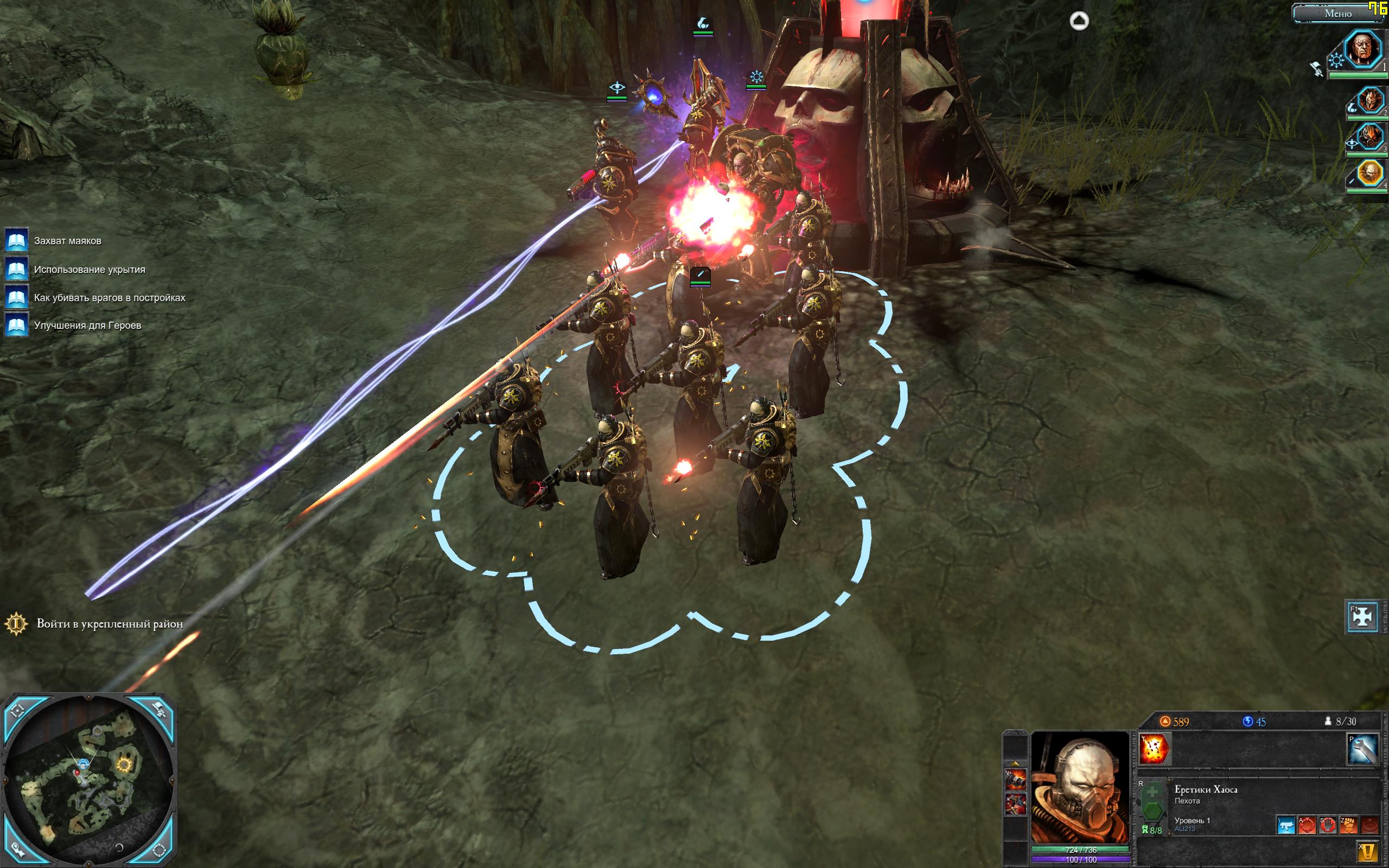This screenshot has height=868, width=1389.
Task: Activate the wrench repair ability
Action: (x=1362, y=749)
